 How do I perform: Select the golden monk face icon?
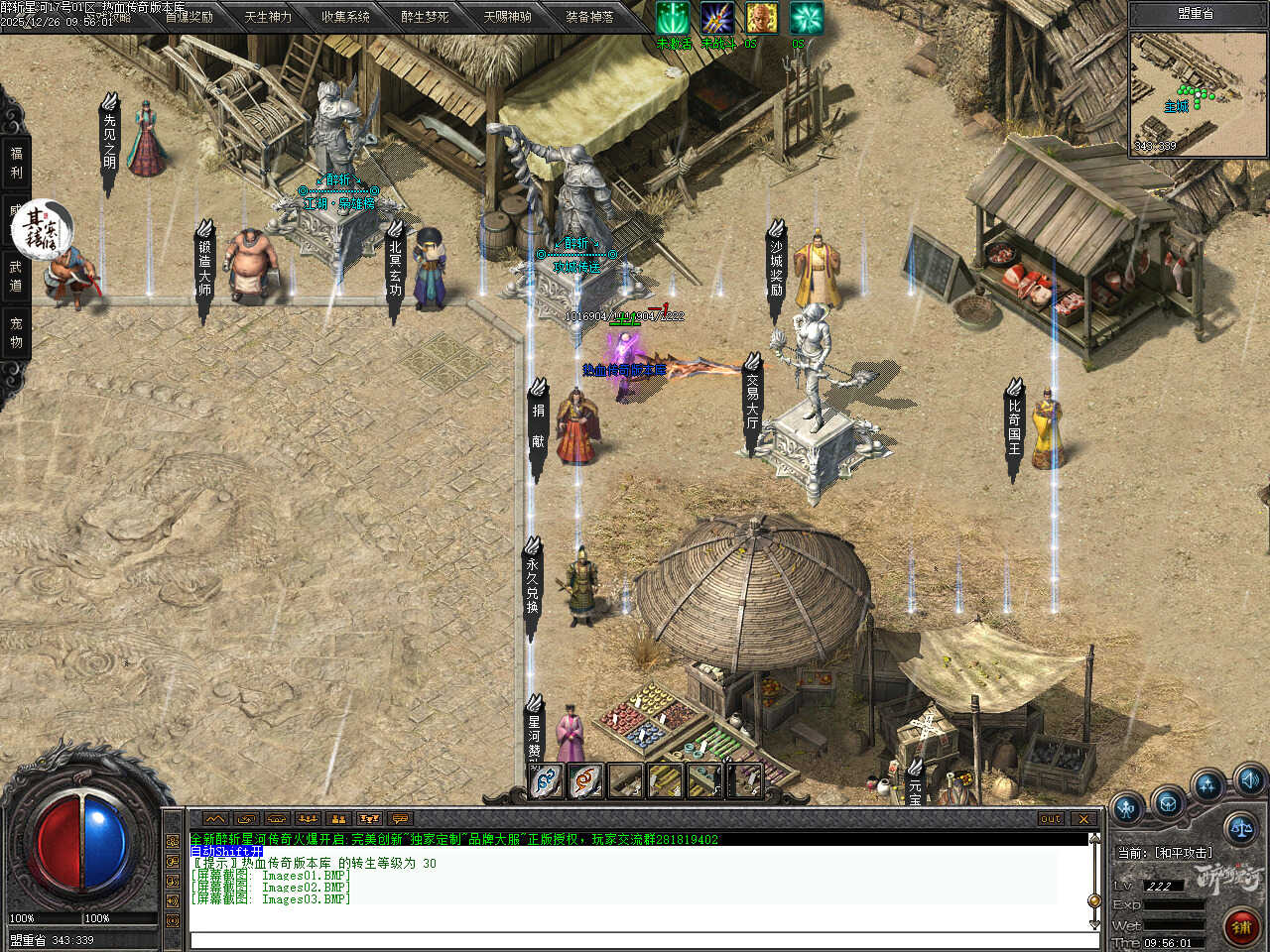pos(762,18)
